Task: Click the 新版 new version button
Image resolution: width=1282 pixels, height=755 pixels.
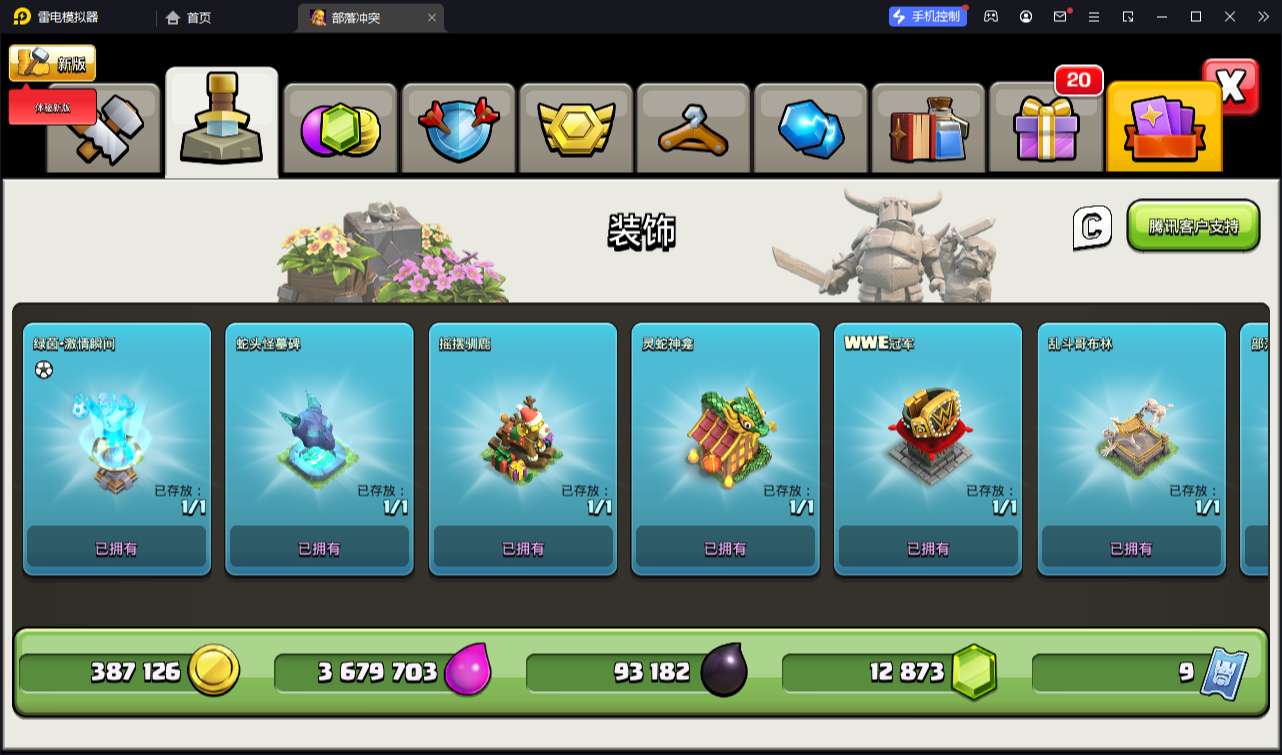Action: tap(53, 63)
